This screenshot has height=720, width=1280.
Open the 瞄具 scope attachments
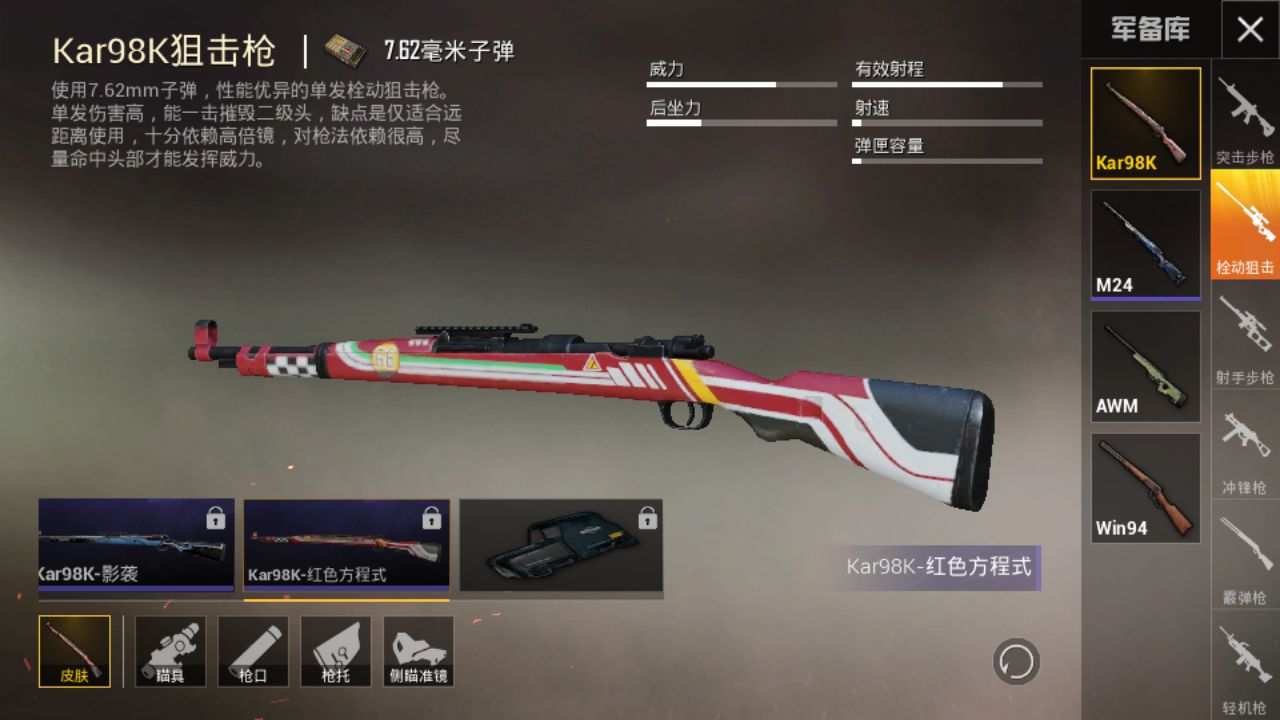170,651
